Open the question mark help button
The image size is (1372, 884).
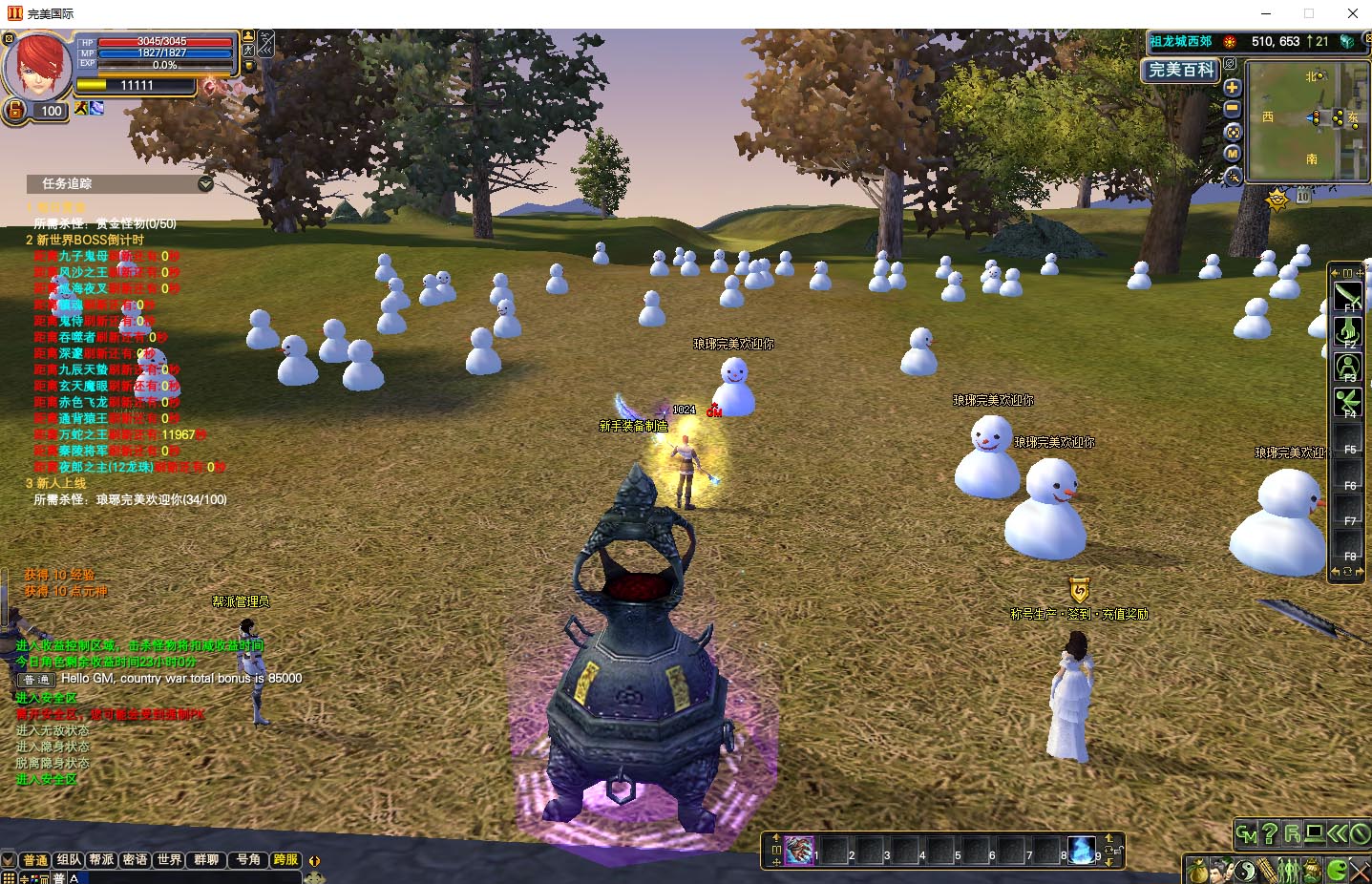(1269, 834)
